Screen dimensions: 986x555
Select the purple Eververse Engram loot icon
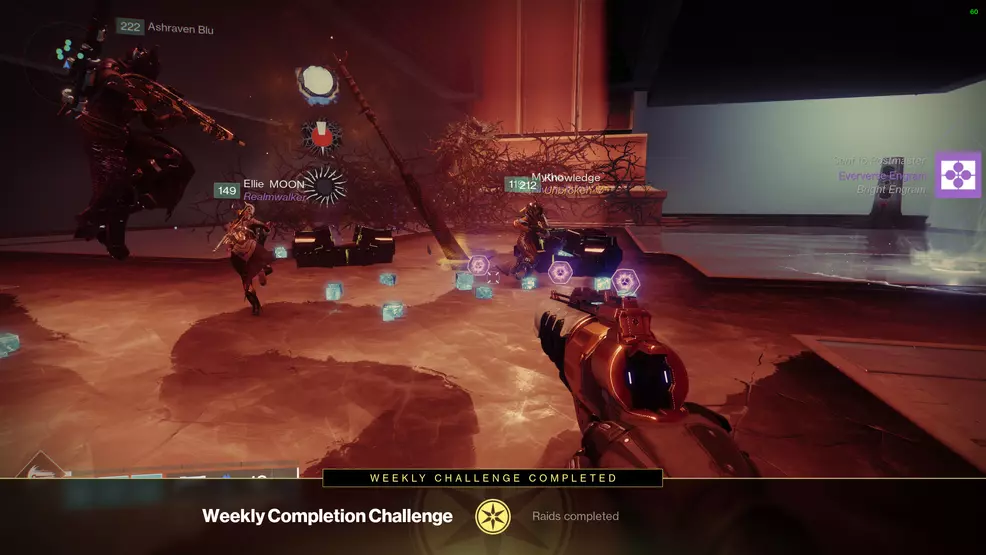coord(957,175)
